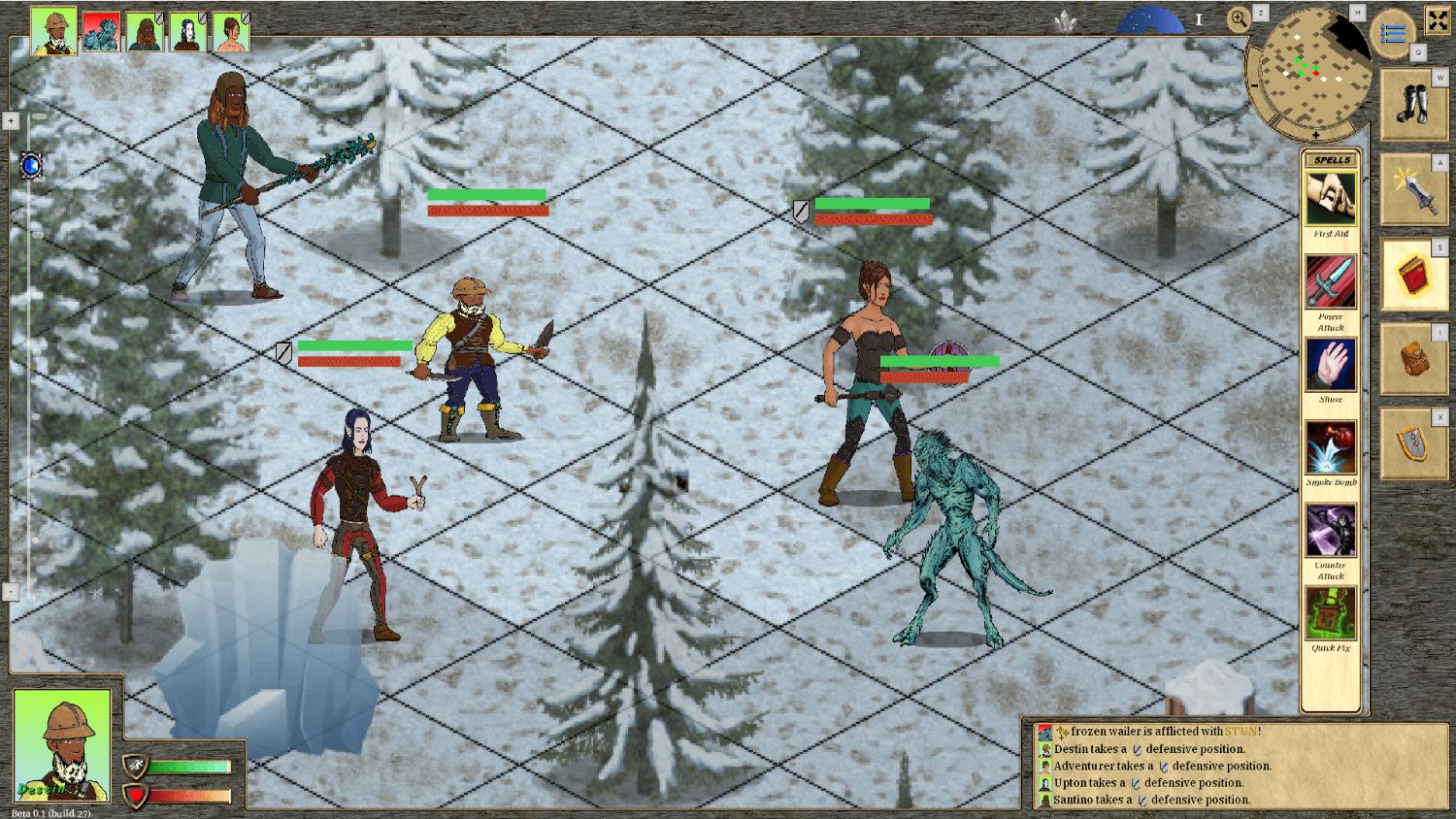
Task: Activate the Smoke Bomb spell
Action: click(1331, 448)
